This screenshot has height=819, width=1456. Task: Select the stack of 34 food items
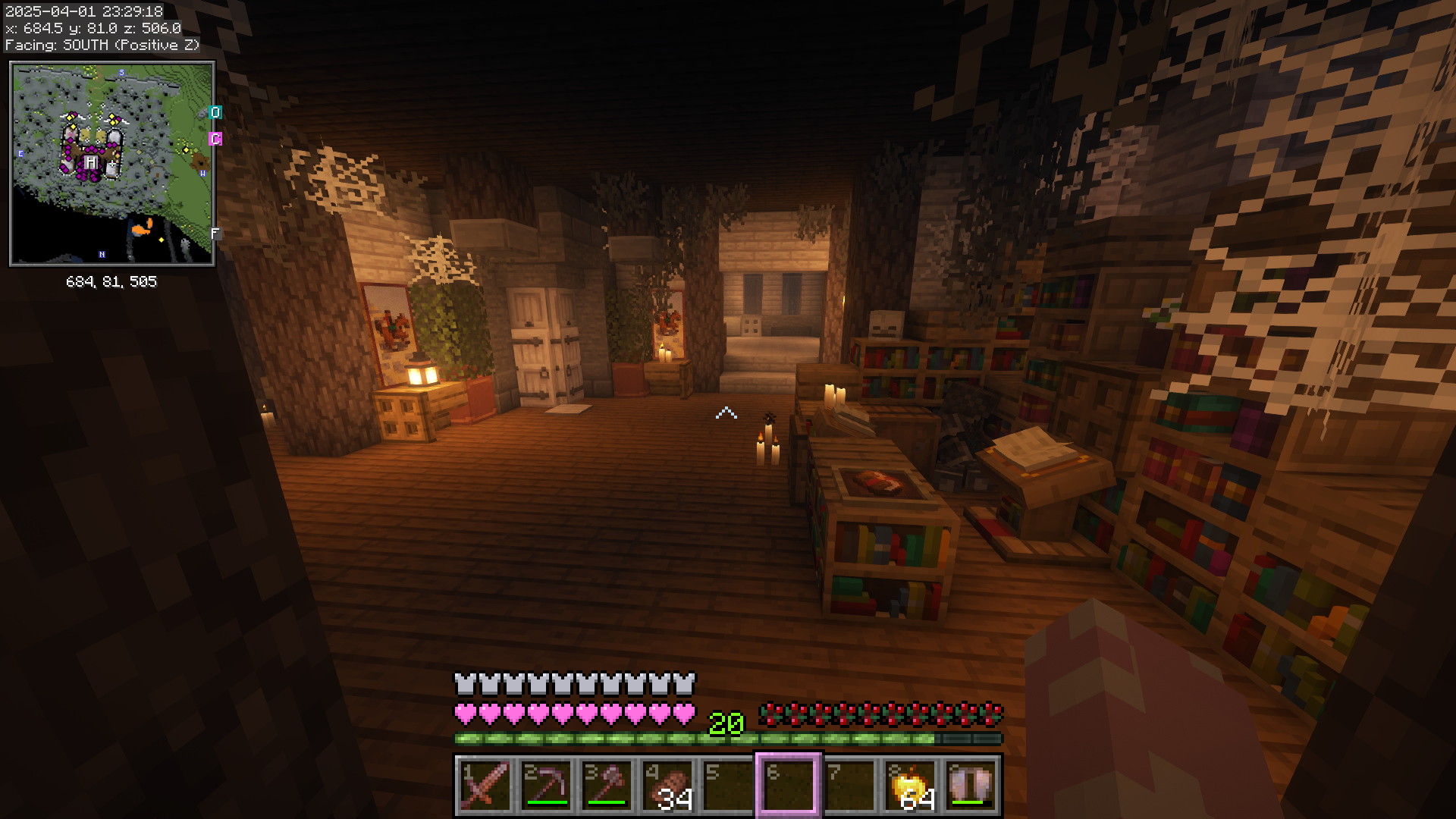point(667,786)
